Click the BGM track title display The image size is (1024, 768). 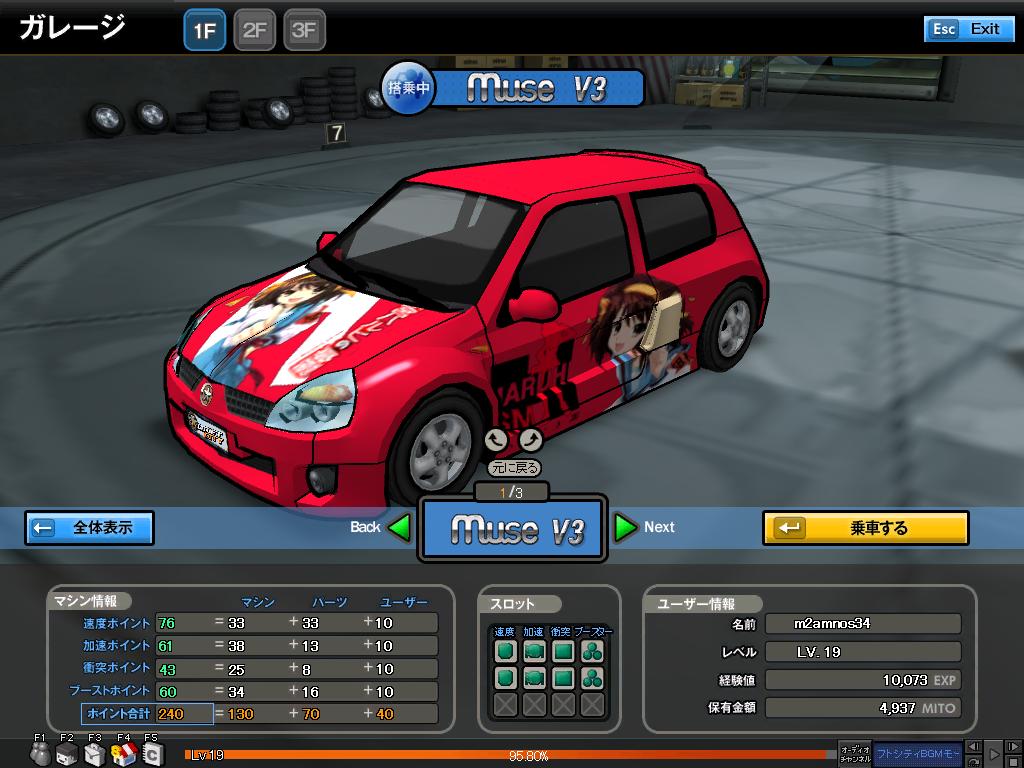coord(917,752)
